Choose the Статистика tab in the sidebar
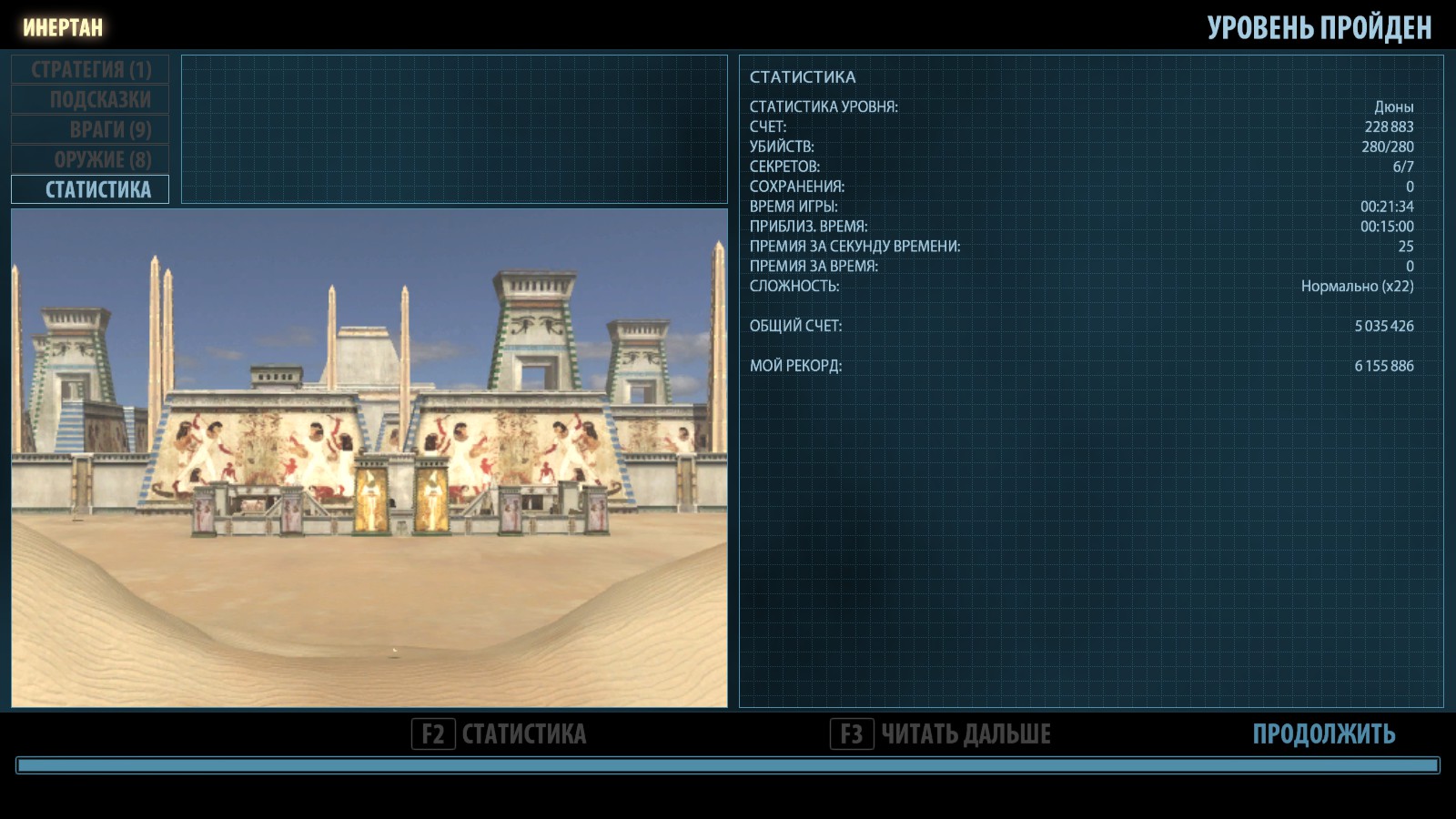This screenshot has width=1456, height=819. point(90,189)
